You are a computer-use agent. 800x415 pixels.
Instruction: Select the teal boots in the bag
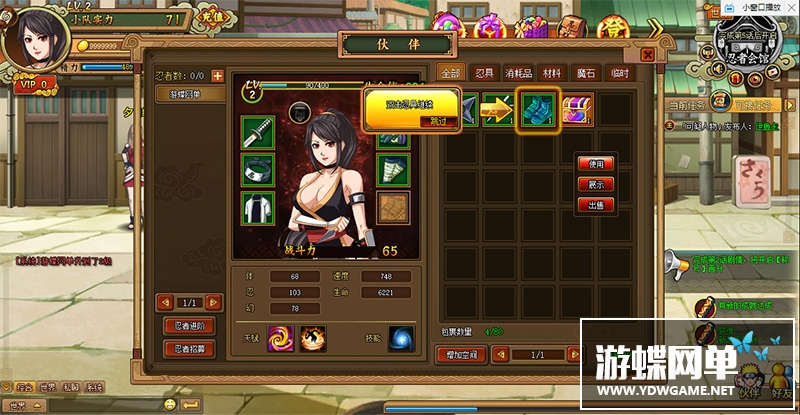click(536, 109)
